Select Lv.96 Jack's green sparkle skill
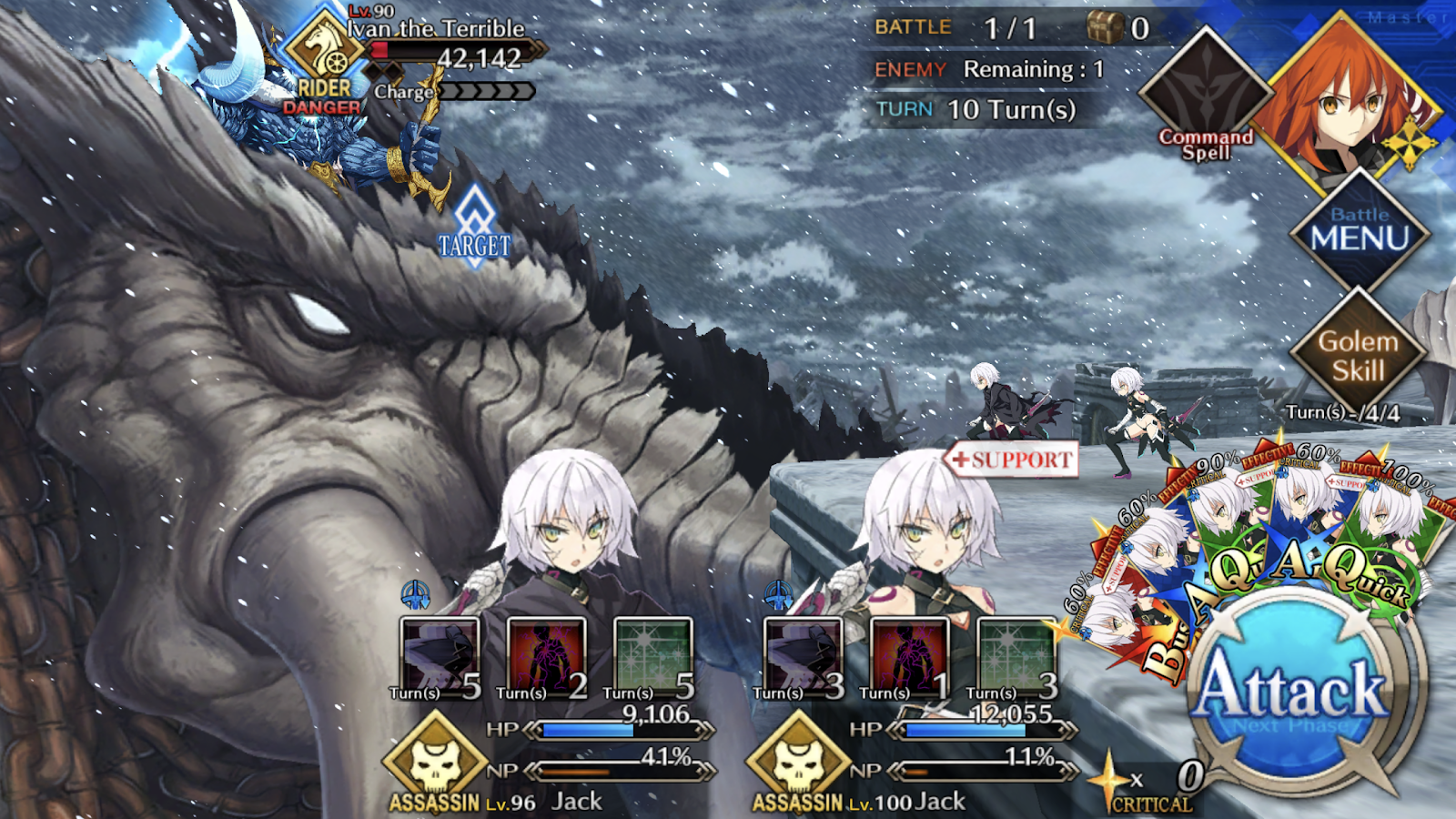Viewport: 1456px width, 819px height. [x=653, y=657]
